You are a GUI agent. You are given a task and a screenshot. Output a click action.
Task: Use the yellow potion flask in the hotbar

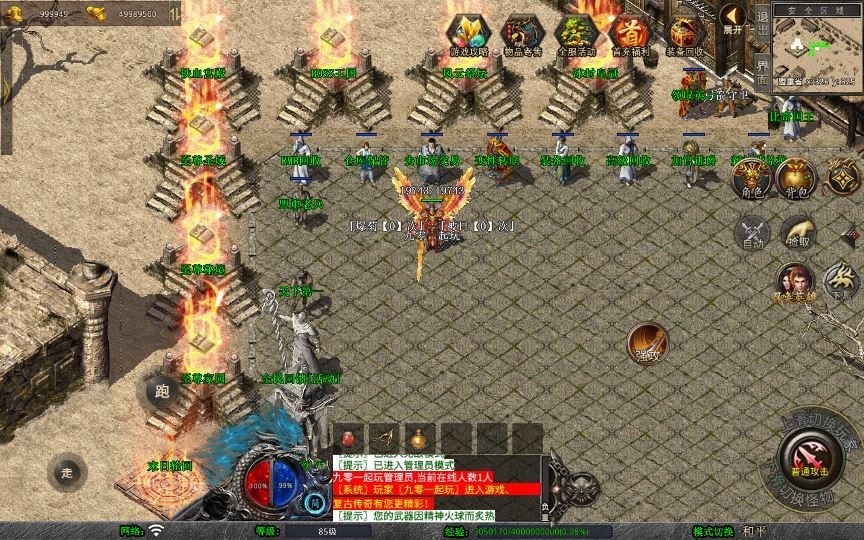[x=418, y=439]
